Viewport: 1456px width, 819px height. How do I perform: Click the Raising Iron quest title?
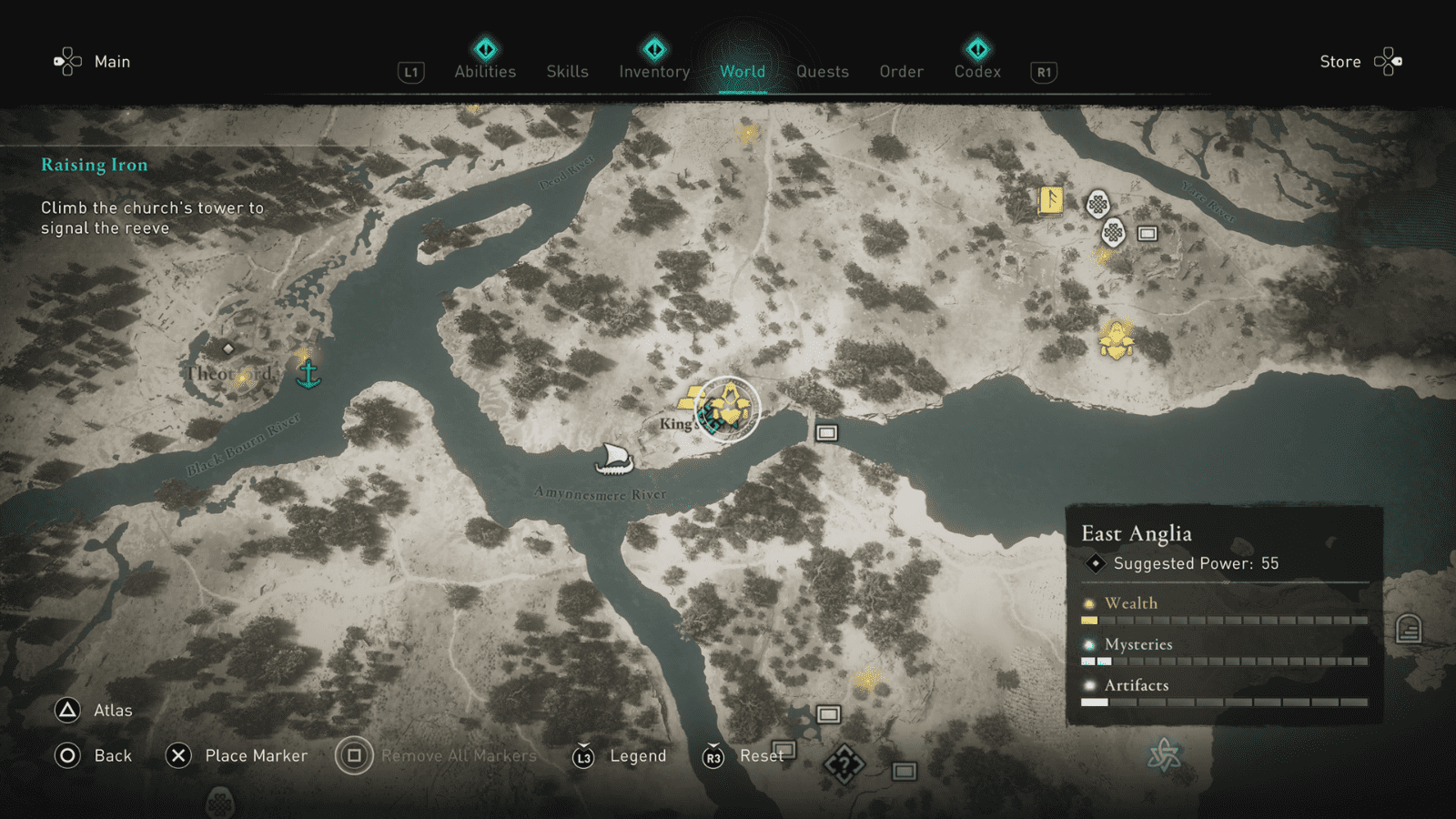click(x=95, y=165)
